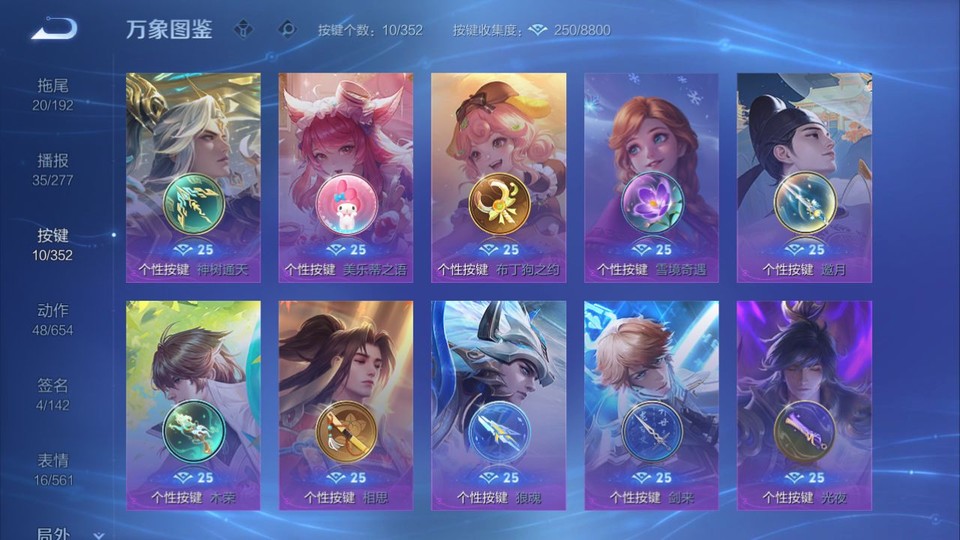Click the search magnifier icon

287,29
